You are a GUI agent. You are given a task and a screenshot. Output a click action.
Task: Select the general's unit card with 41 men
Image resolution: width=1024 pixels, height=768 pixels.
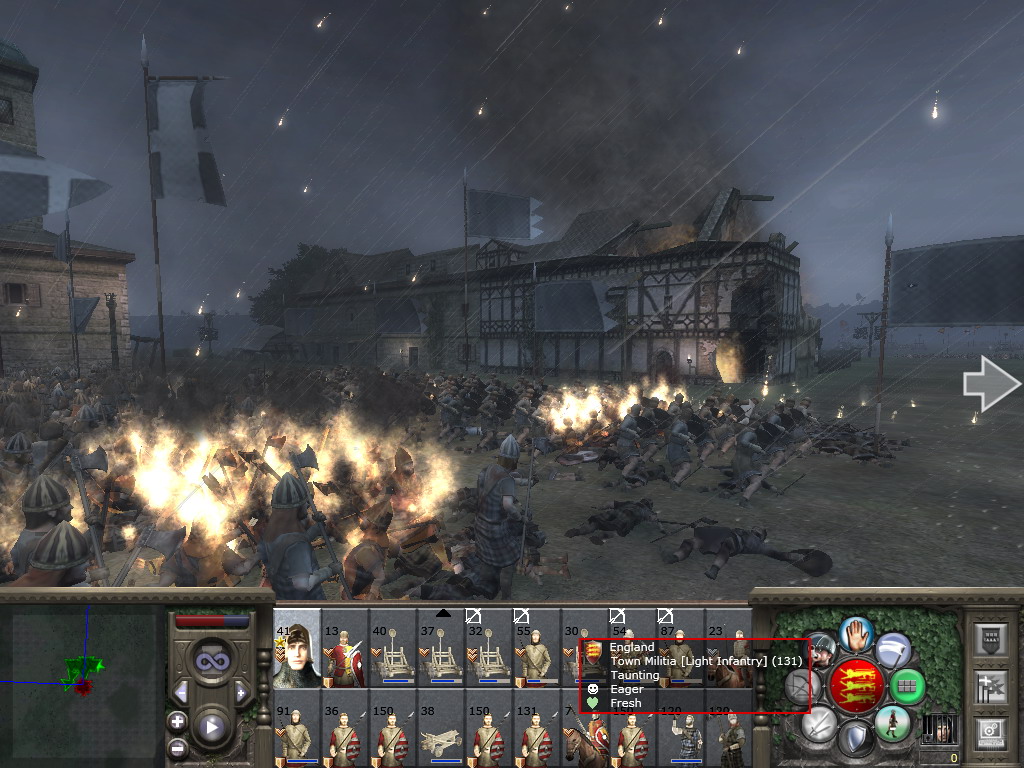(297, 650)
